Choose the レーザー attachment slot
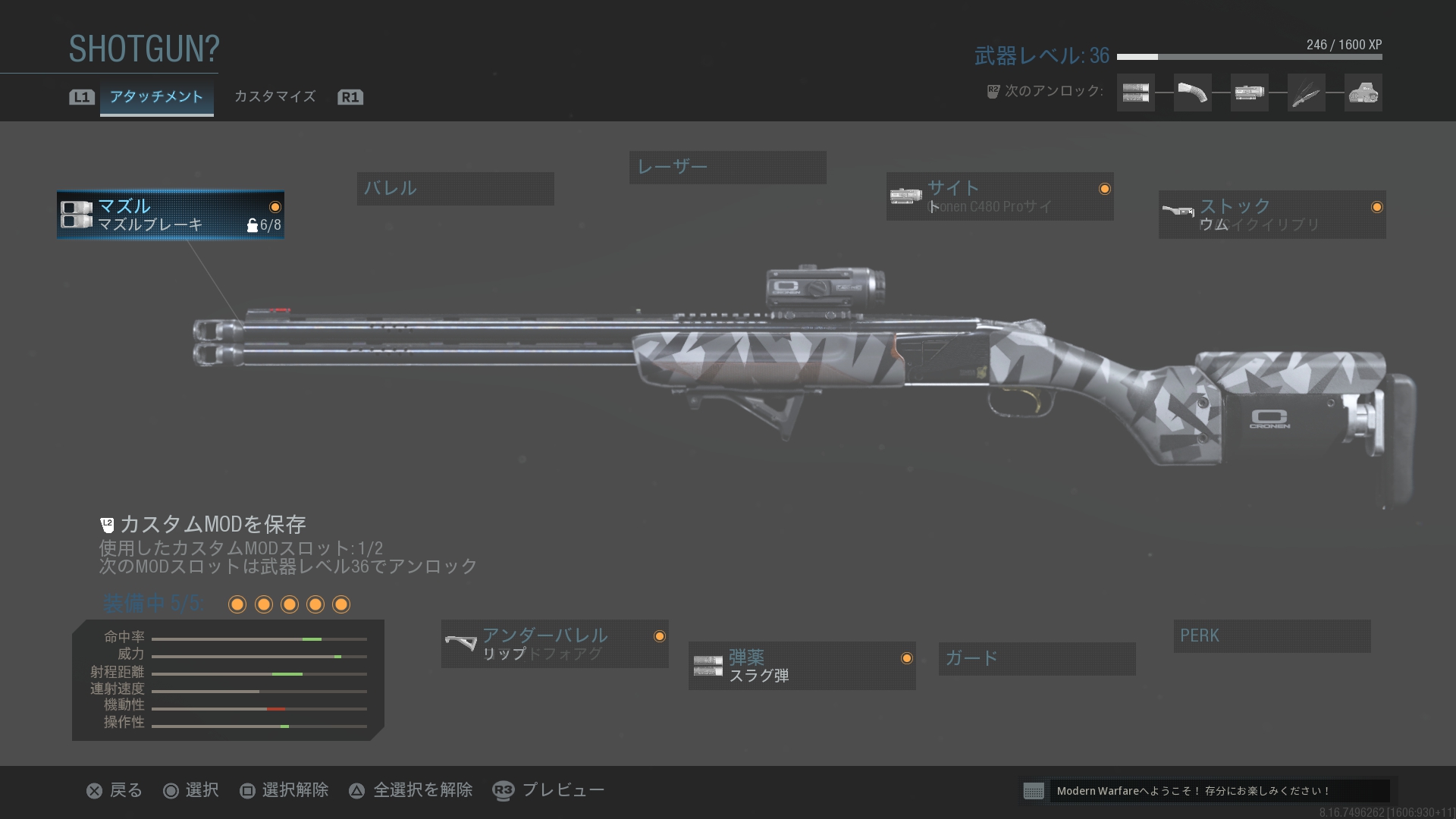The width and height of the screenshot is (1456, 819). pos(727,167)
